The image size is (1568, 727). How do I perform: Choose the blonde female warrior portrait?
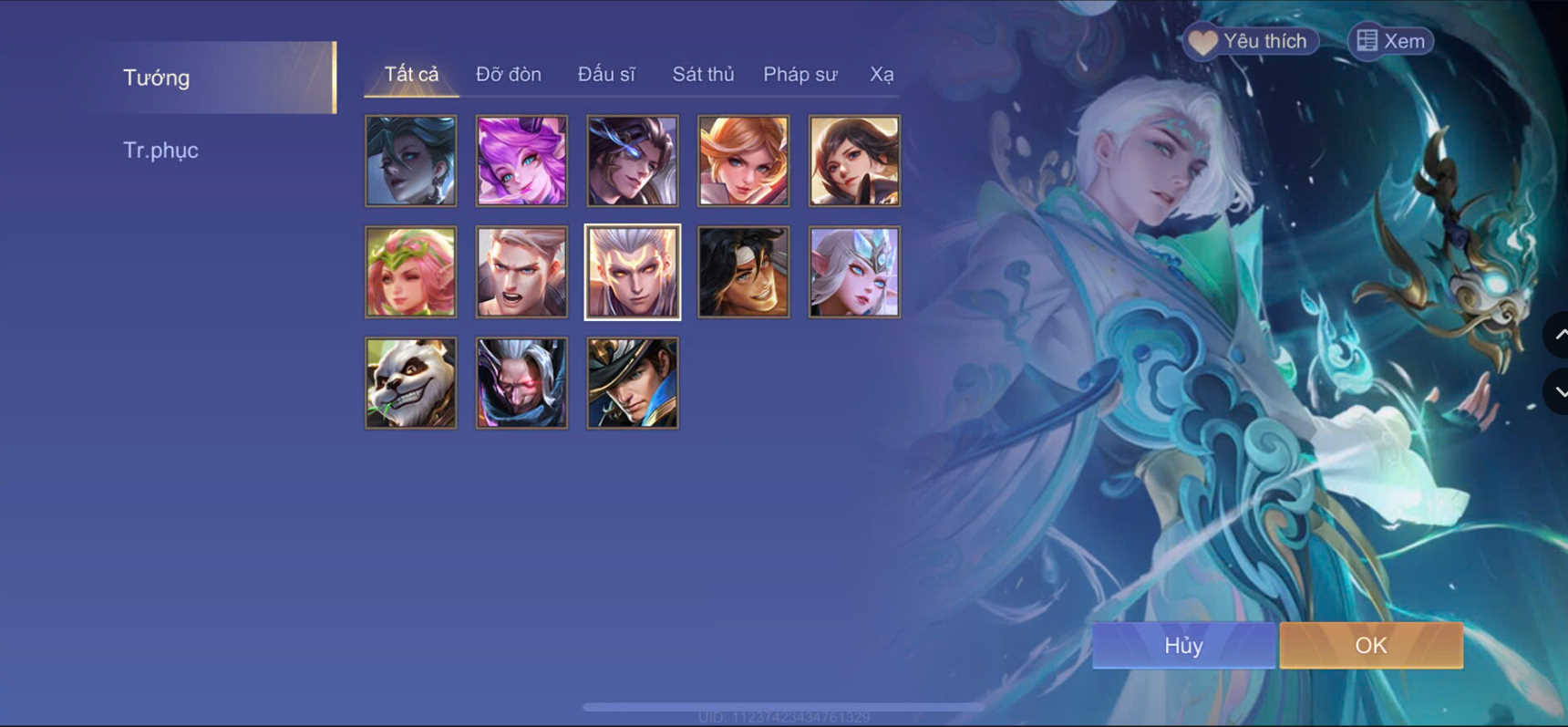click(743, 161)
